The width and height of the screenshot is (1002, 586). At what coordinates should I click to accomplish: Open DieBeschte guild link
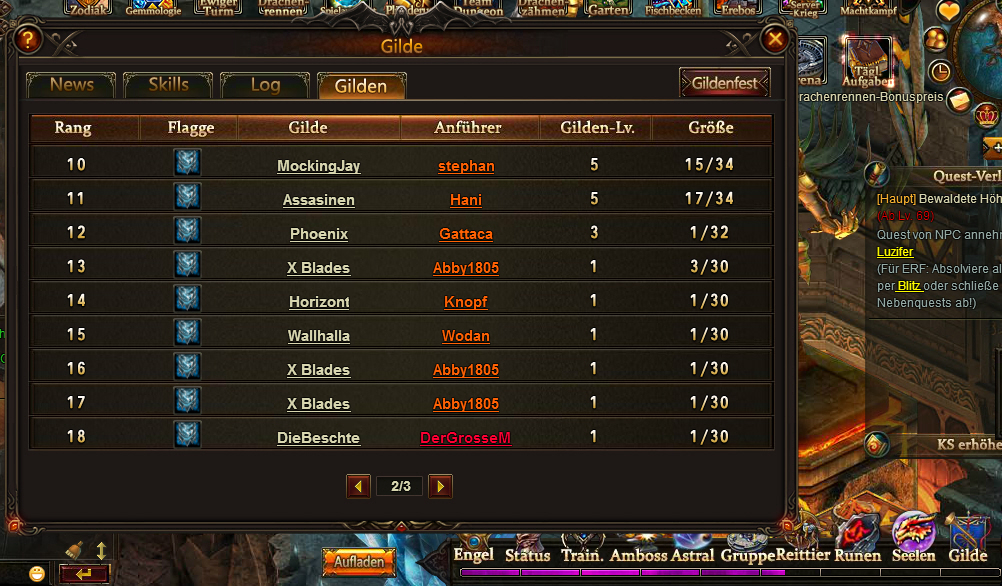318,438
